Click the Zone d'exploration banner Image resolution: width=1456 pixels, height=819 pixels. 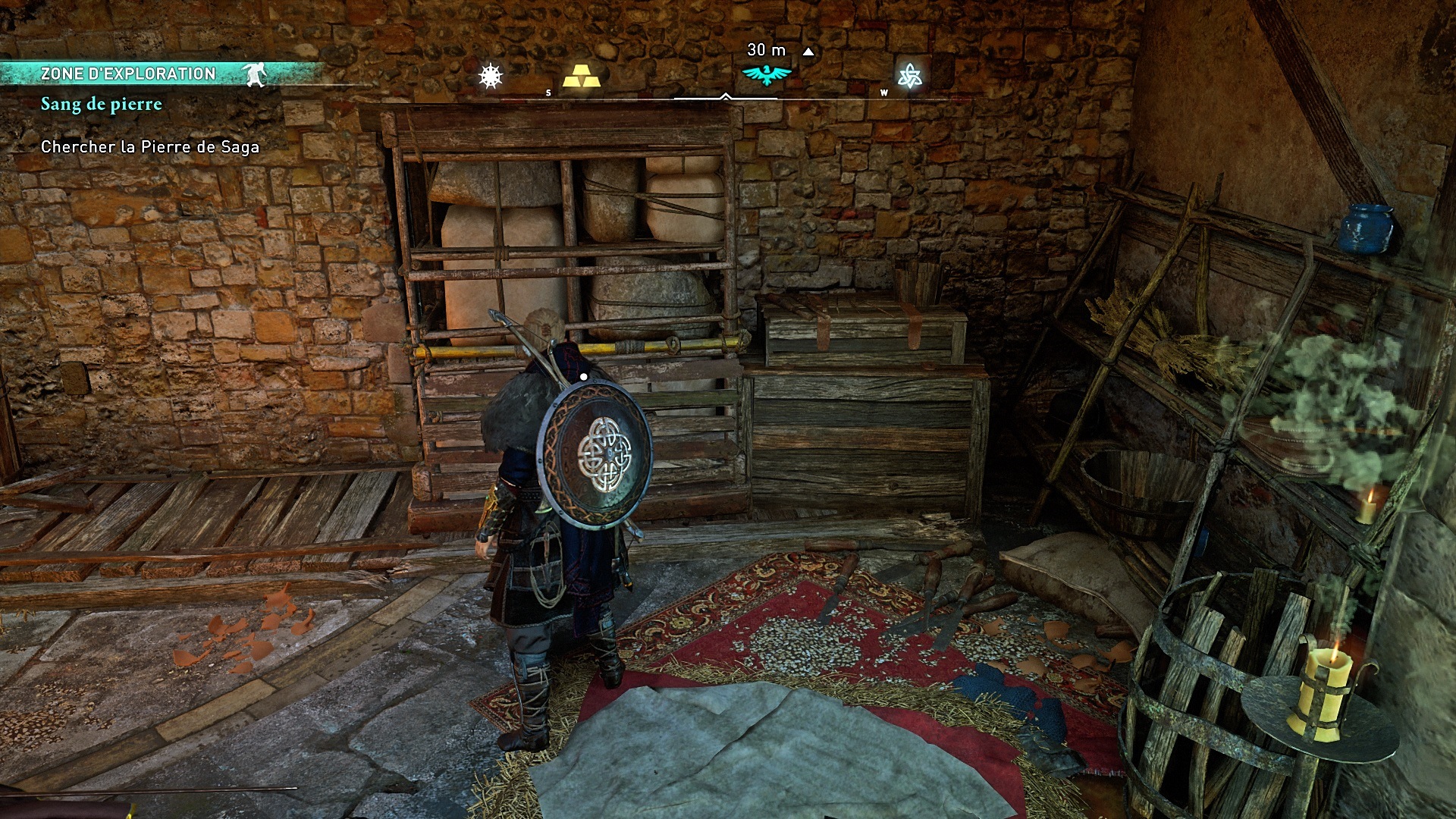coord(128,74)
